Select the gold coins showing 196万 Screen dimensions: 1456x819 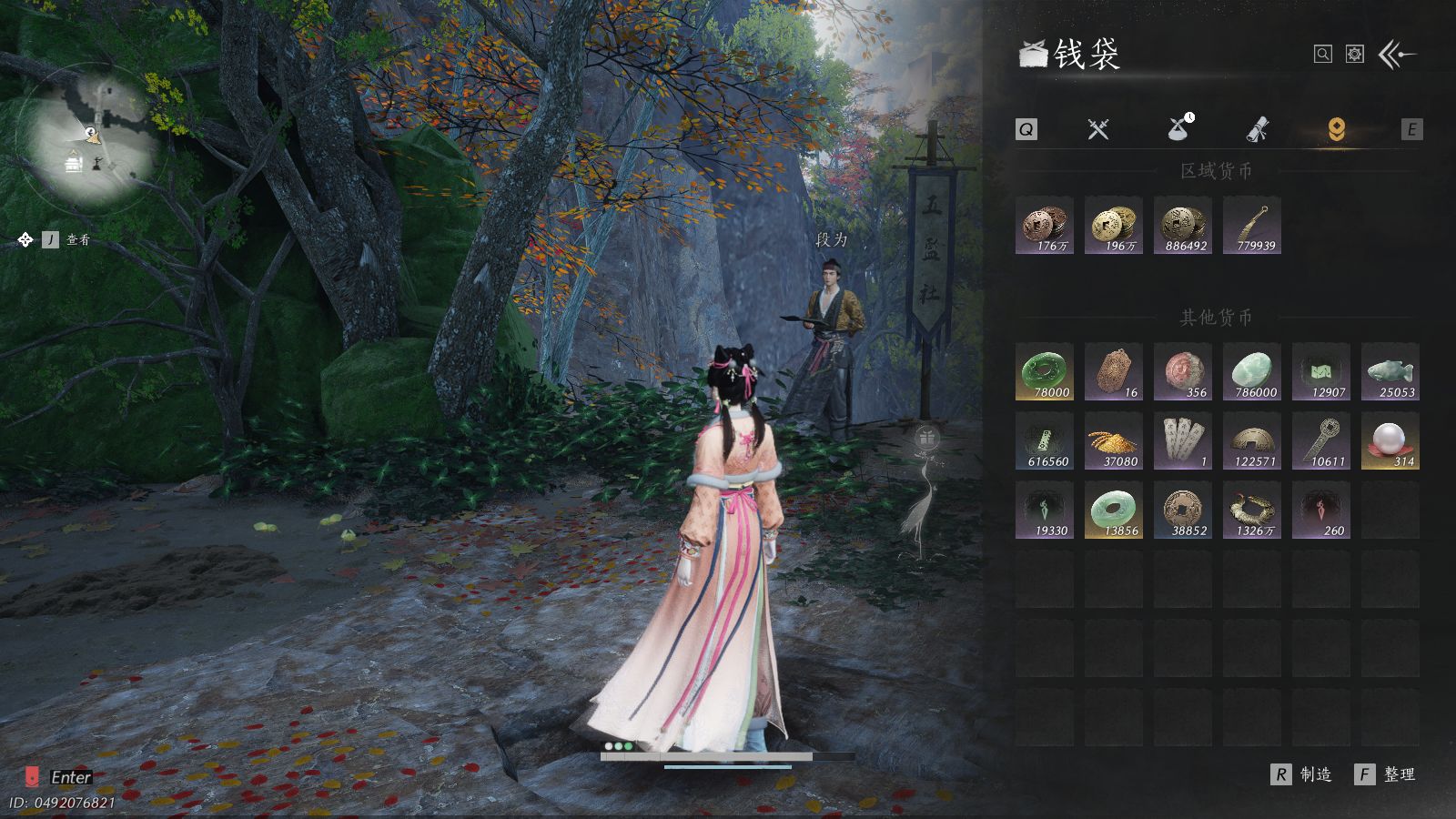(x=1114, y=225)
